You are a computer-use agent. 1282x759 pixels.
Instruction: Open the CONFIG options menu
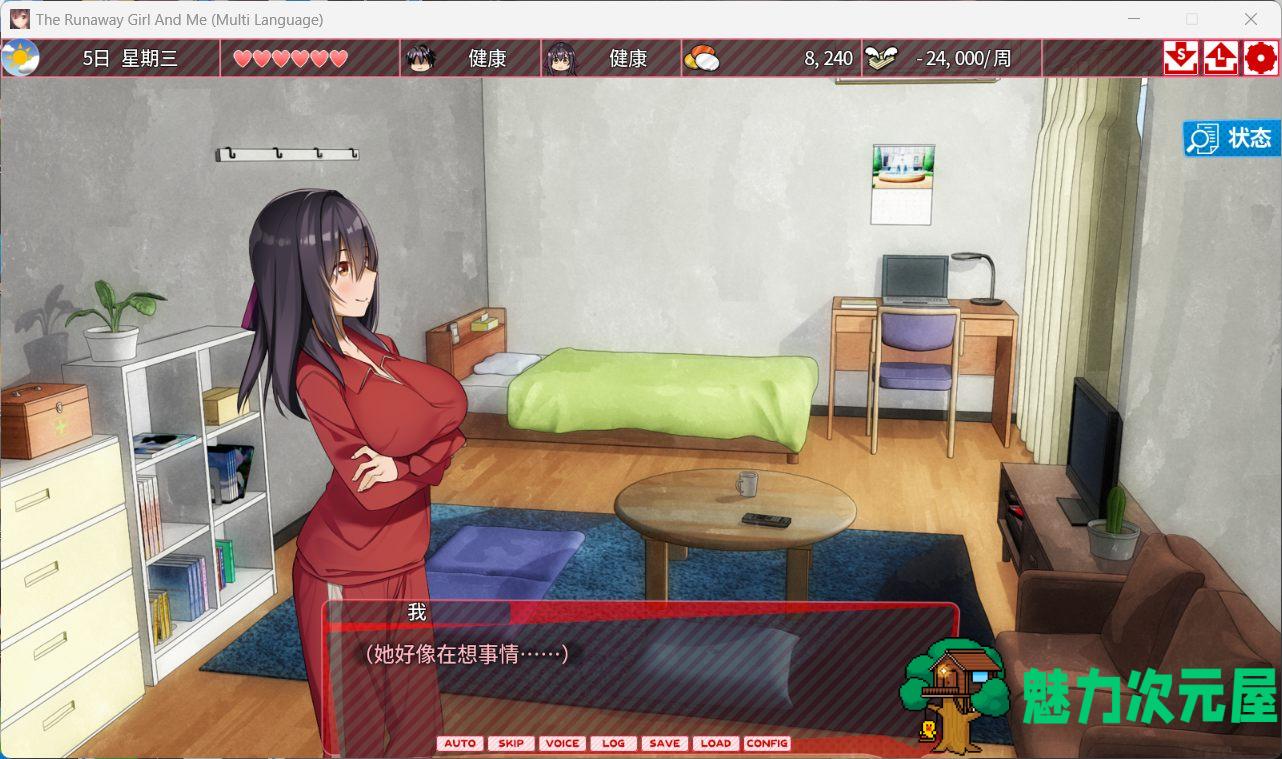tap(767, 743)
